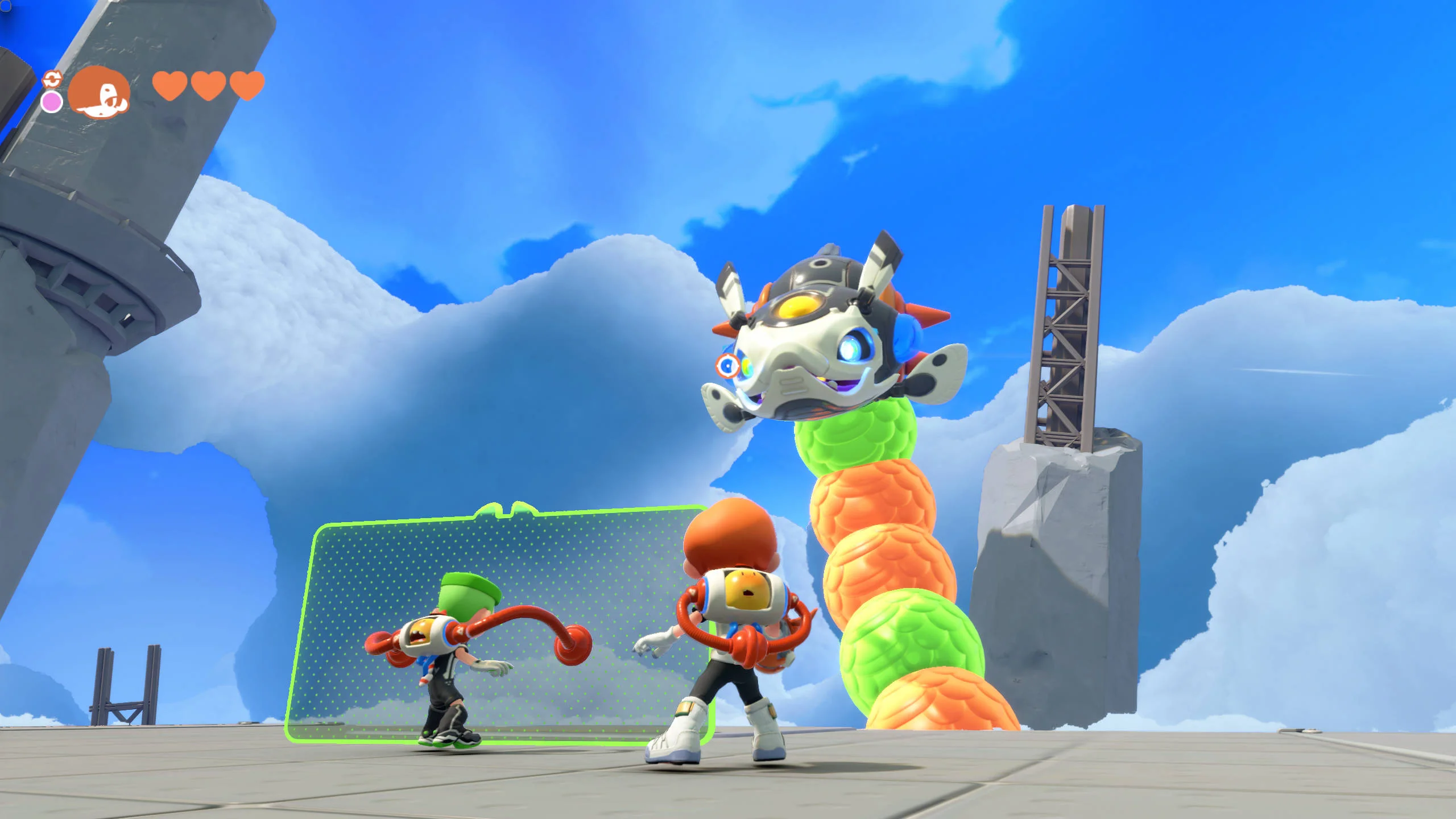This screenshot has height=819, width=1456.
Task: Click the orange player character portrait icon
Action: (99, 91)
